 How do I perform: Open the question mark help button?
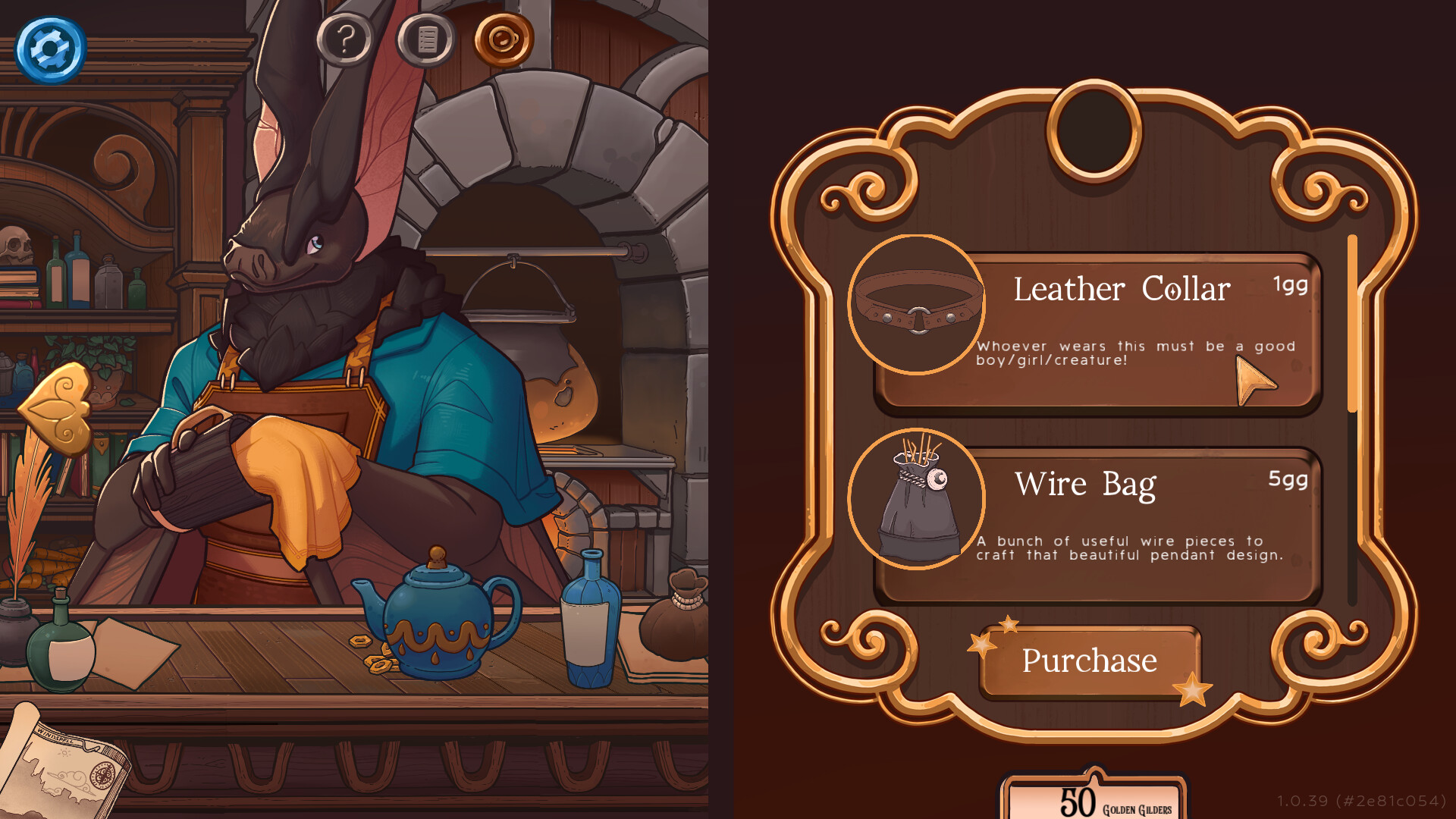tap(345, 39)
